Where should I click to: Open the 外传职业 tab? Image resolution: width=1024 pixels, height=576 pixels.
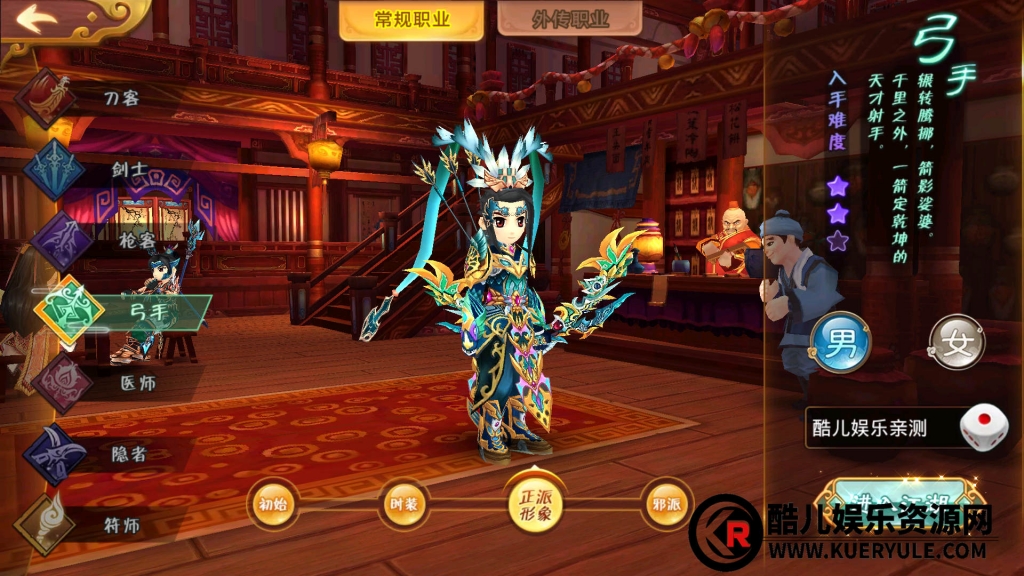(569, 20)
